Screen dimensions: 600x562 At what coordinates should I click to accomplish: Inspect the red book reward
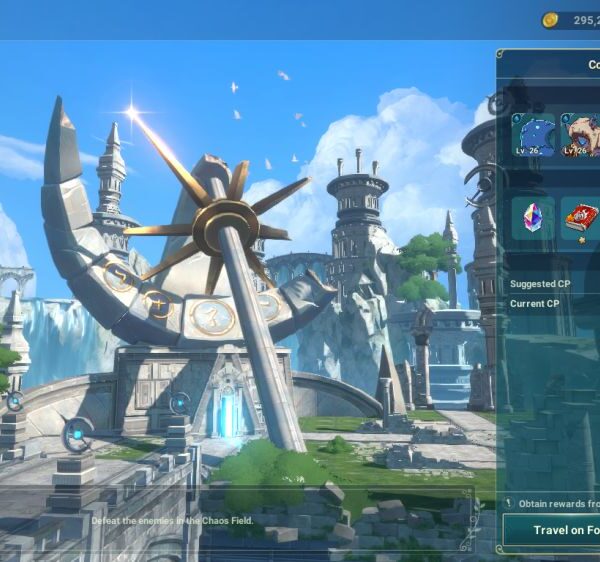coord(580,217)
